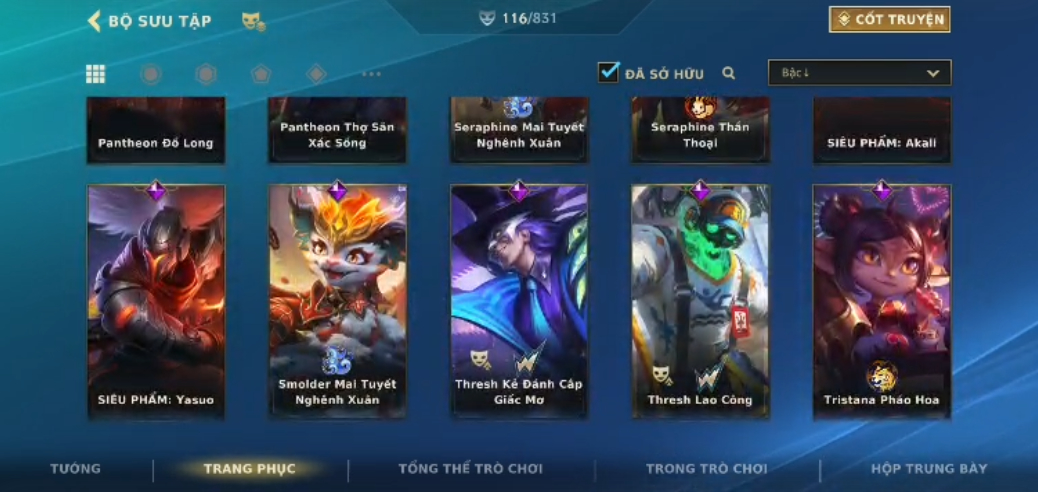Choose Pantheon Thợ Săn Xác Sống skin
Viewport: 1038px width, 492px height.
[x=338, y=130]
